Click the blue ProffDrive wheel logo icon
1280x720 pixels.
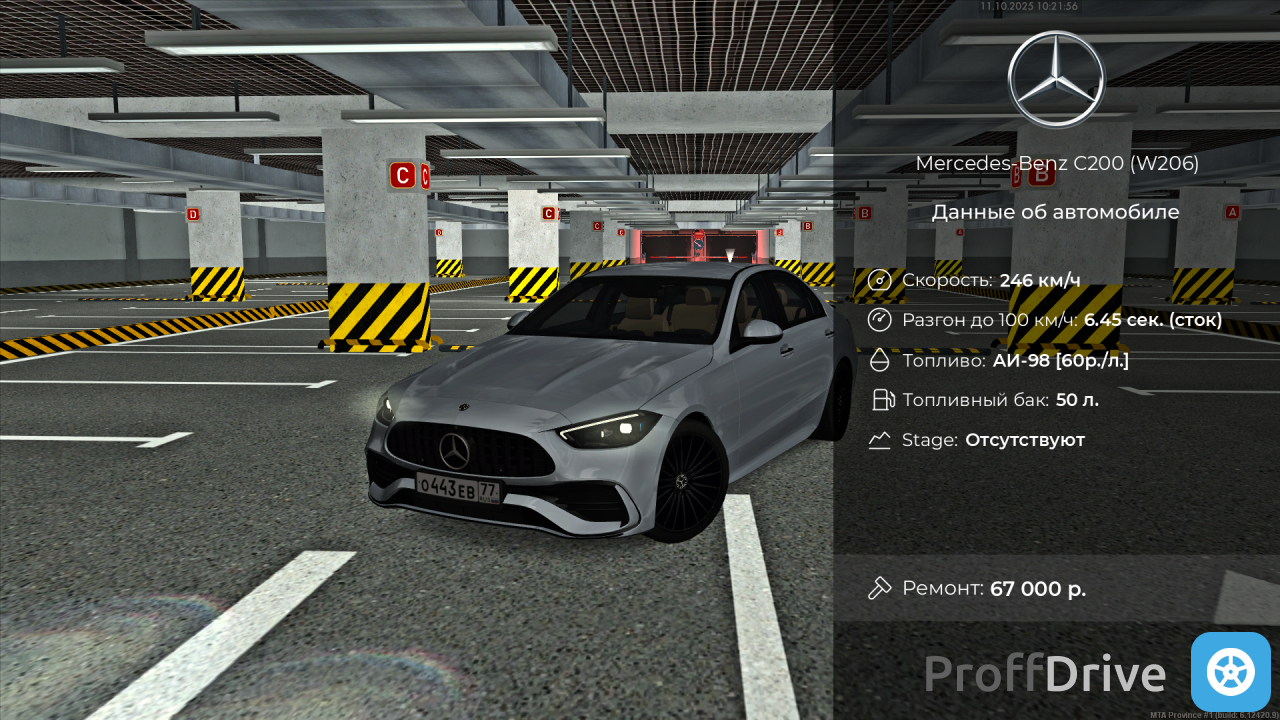tap(1230, 672)
